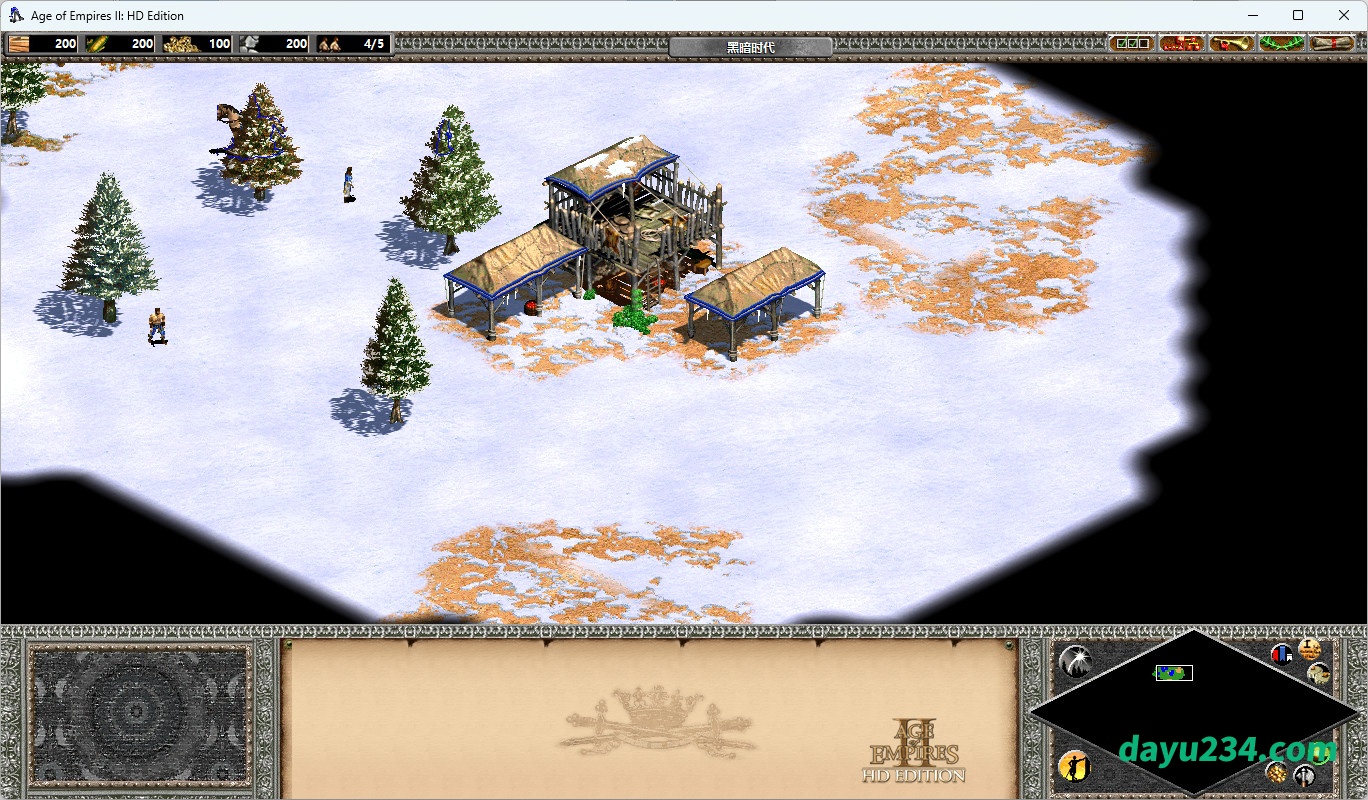The image size is (1368, 800).
Task: Open the objectives checklist panel
Action: click(x=1132, y=43)
